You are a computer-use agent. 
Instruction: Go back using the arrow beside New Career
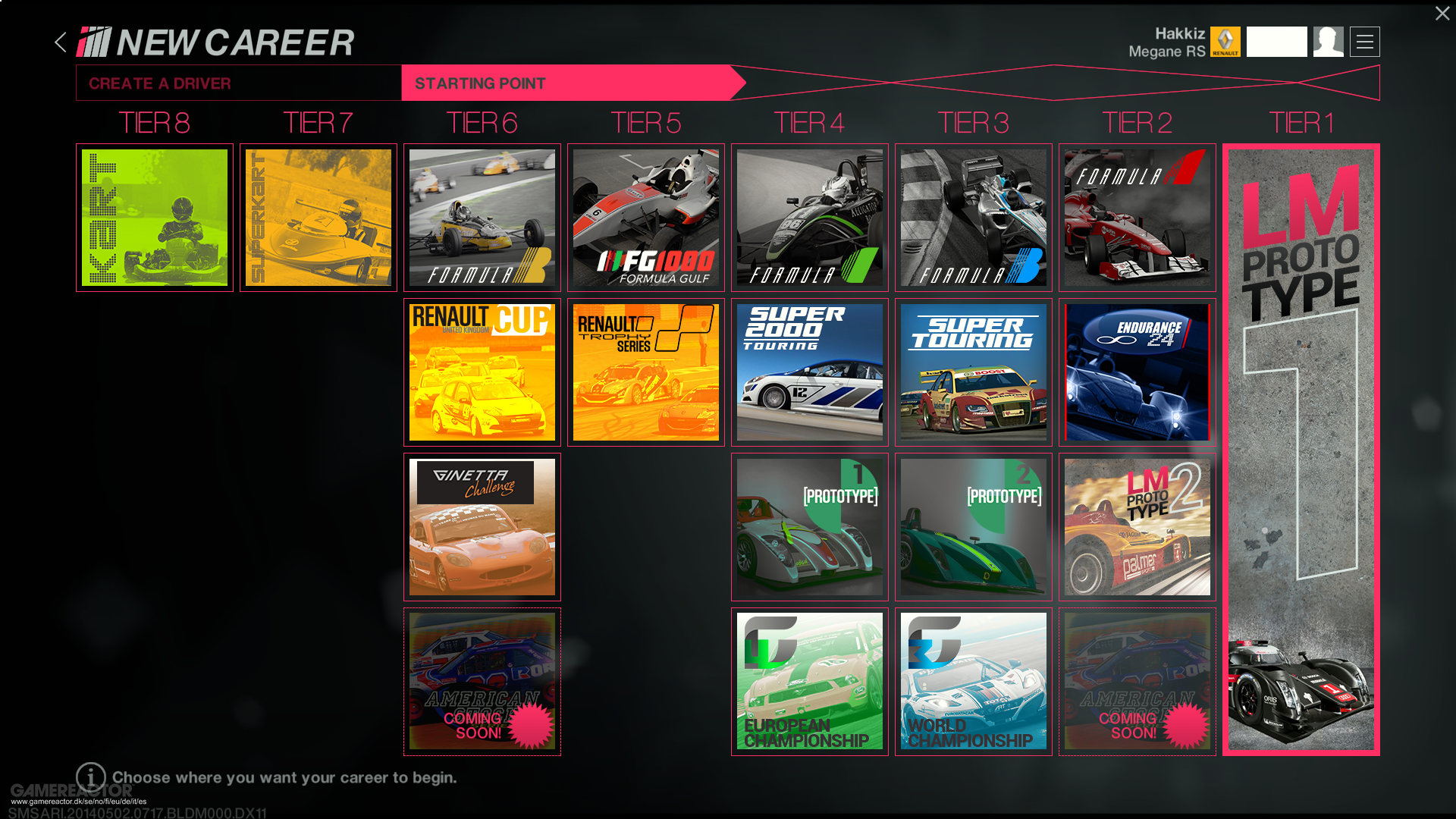[x=61, y=42]
